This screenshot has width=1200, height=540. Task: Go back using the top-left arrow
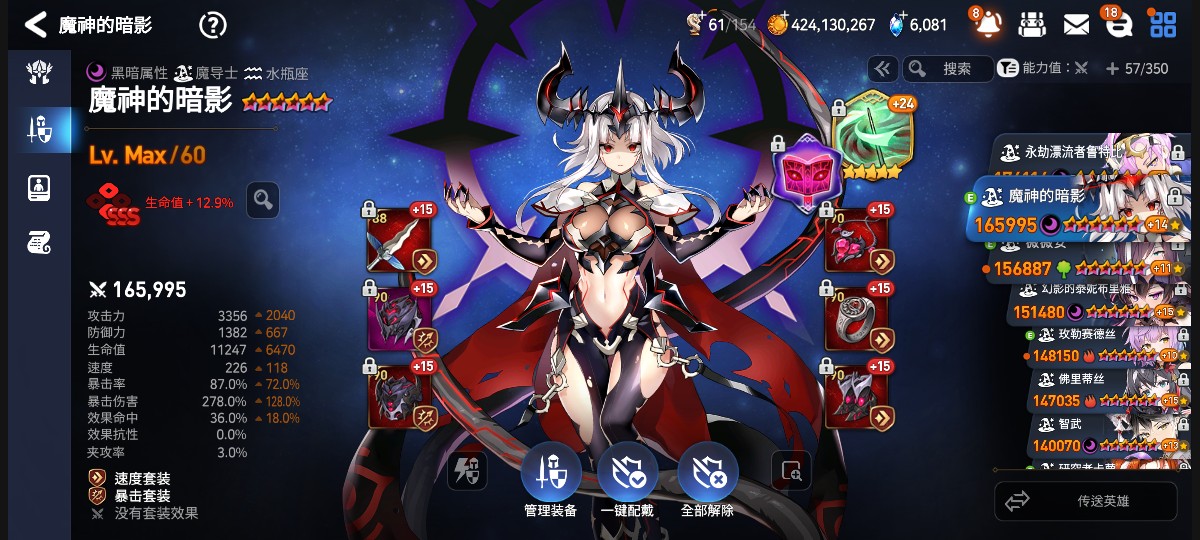point(35,25)
